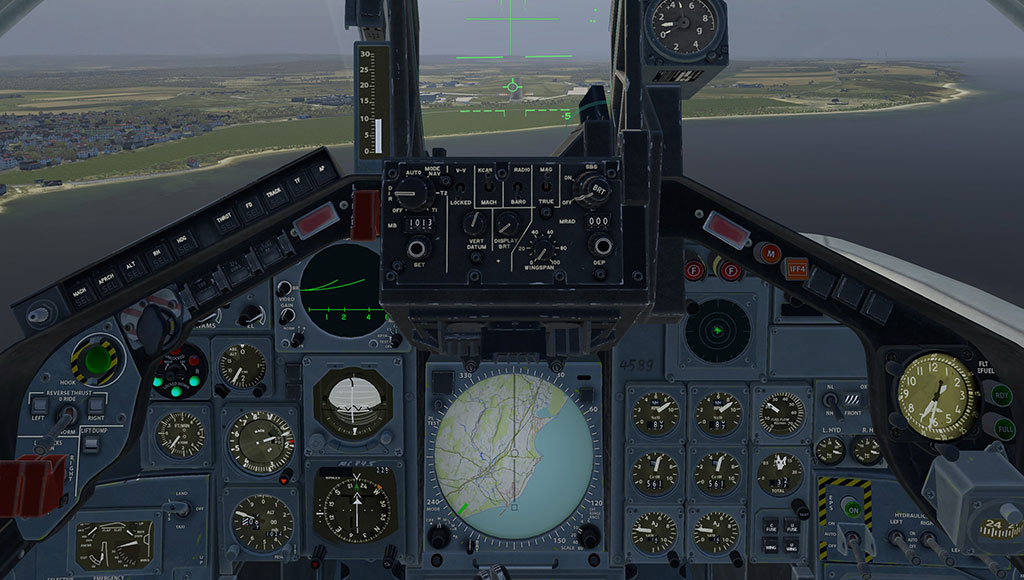Engage the MACH hold button
Image resolution: width=1024 pixels, height=580 pixels.
click(x=80, y=292)
